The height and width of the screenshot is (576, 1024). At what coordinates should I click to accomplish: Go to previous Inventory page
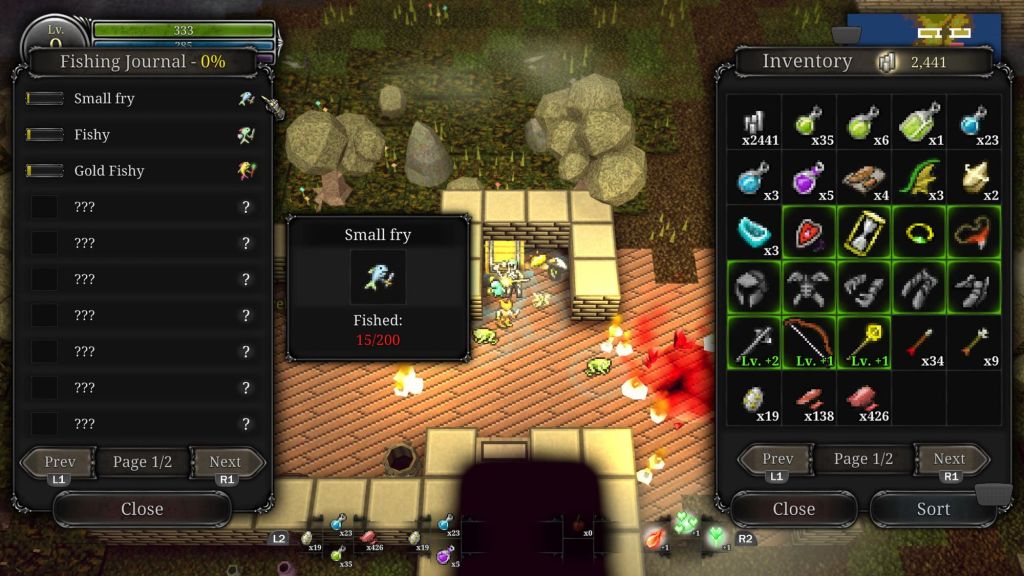tap(778, 459)
